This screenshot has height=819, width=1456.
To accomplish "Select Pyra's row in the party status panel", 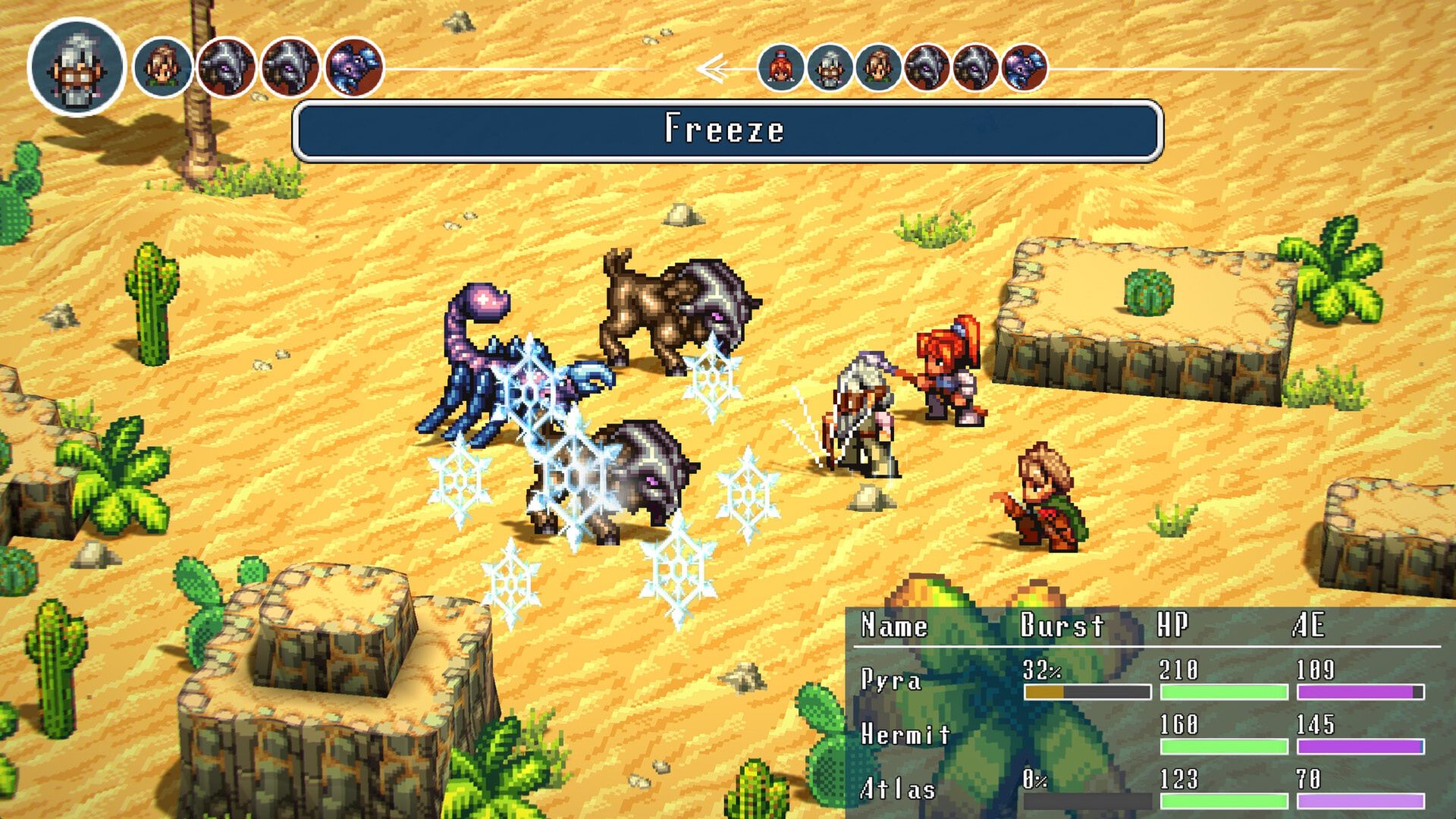I will (1141, 680).
